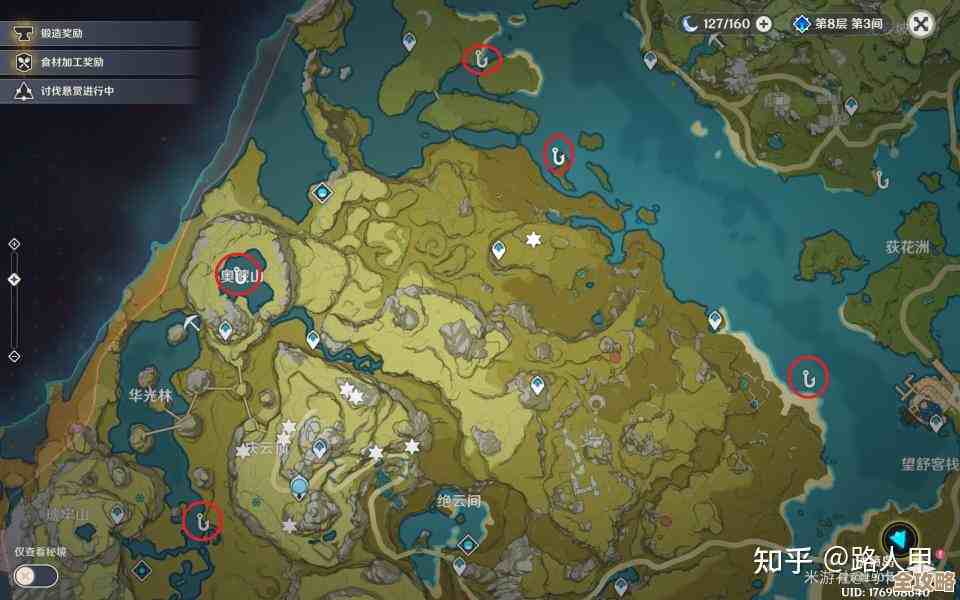This screenshot has width=960, height=600.
Task: Zoom in using the top of the zoom slider
Action: (14, 243)
